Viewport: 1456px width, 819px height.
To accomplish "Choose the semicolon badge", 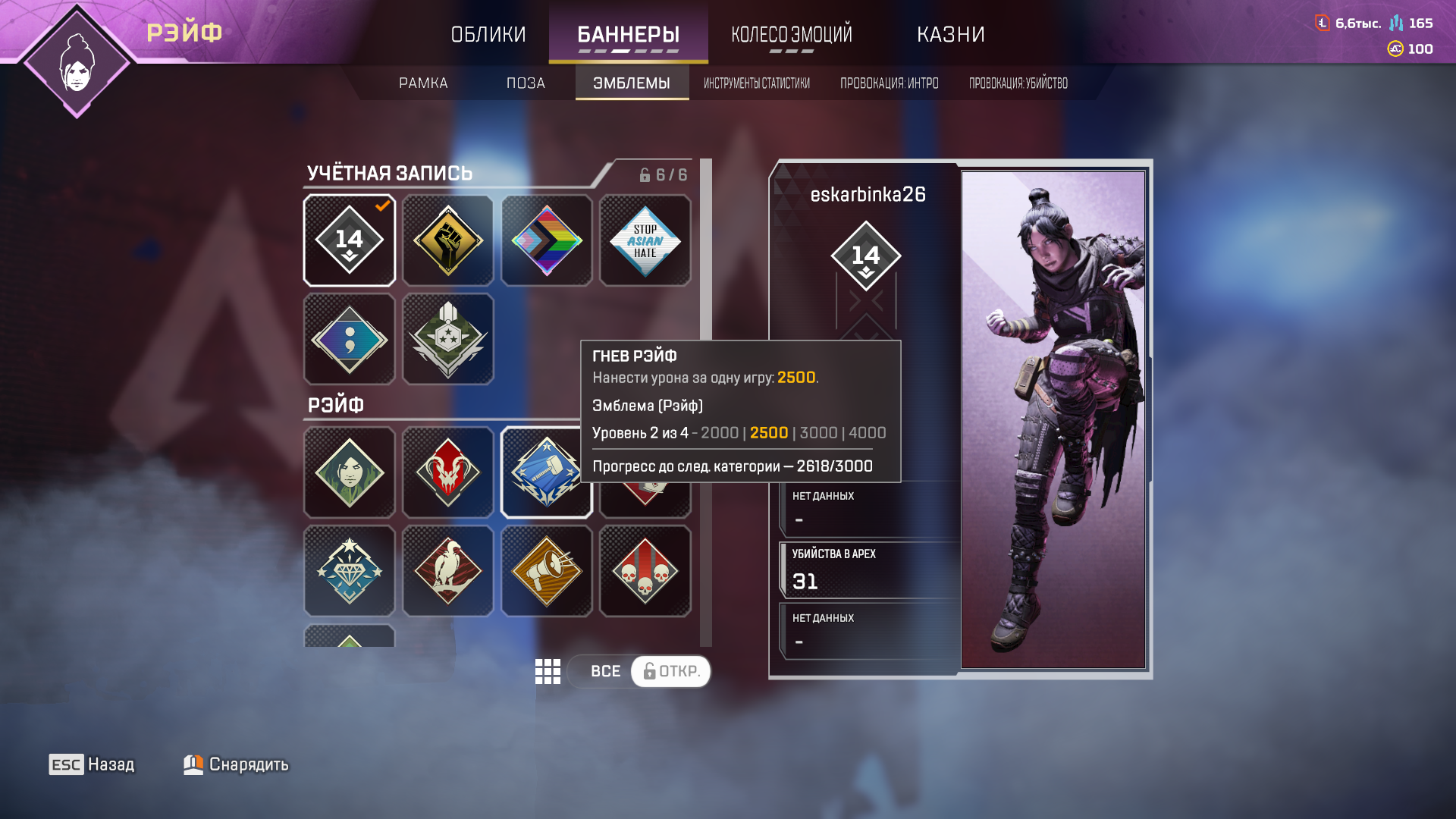I will (350, 339).
